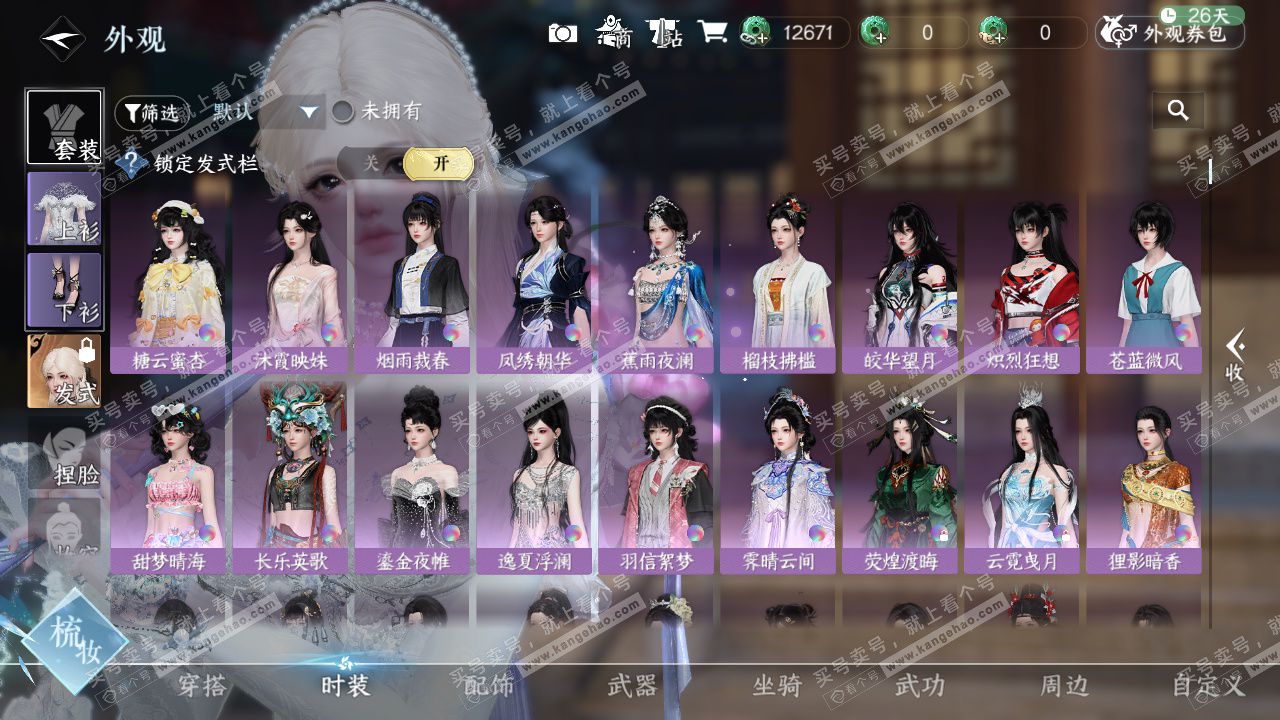Select the 长乐英歌 outfit card
This screenshot has height=720, width=1280.
pyautogui.click(x=290, y=480)
